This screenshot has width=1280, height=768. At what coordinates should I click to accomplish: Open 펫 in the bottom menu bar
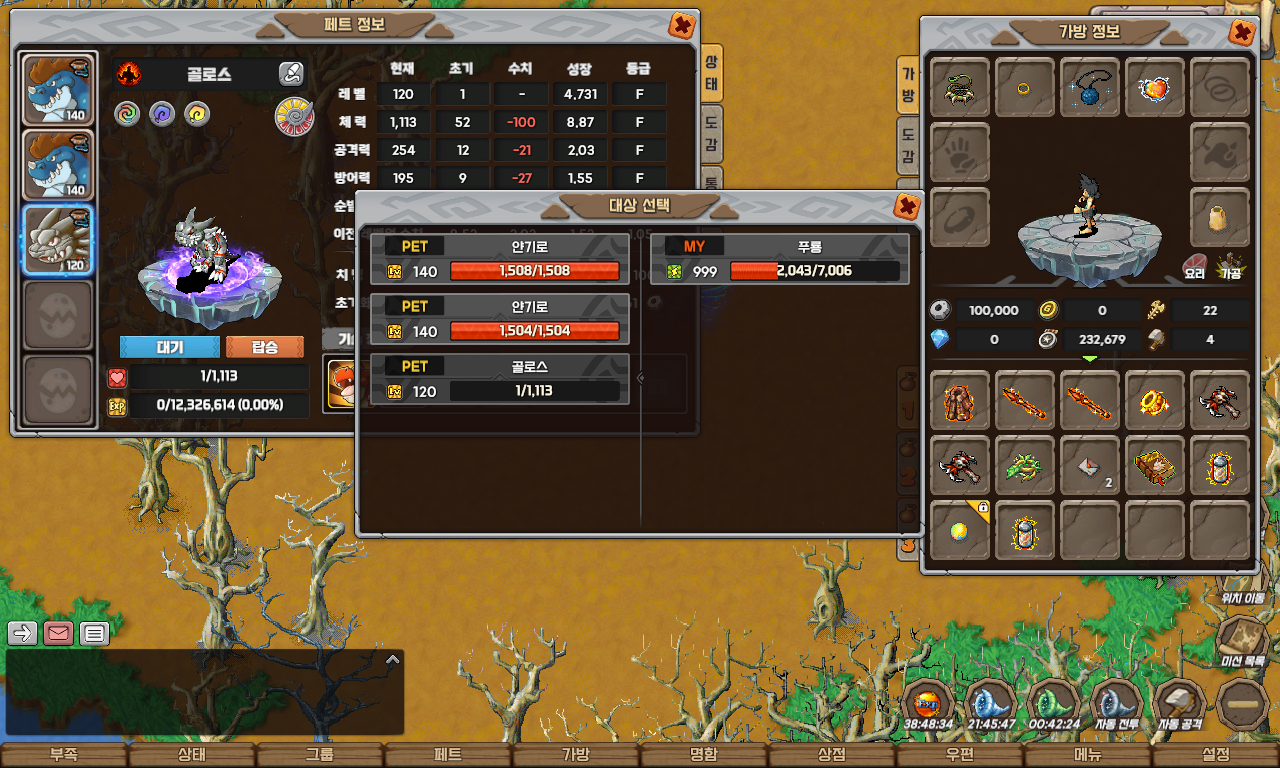click(x=447, y=755)
